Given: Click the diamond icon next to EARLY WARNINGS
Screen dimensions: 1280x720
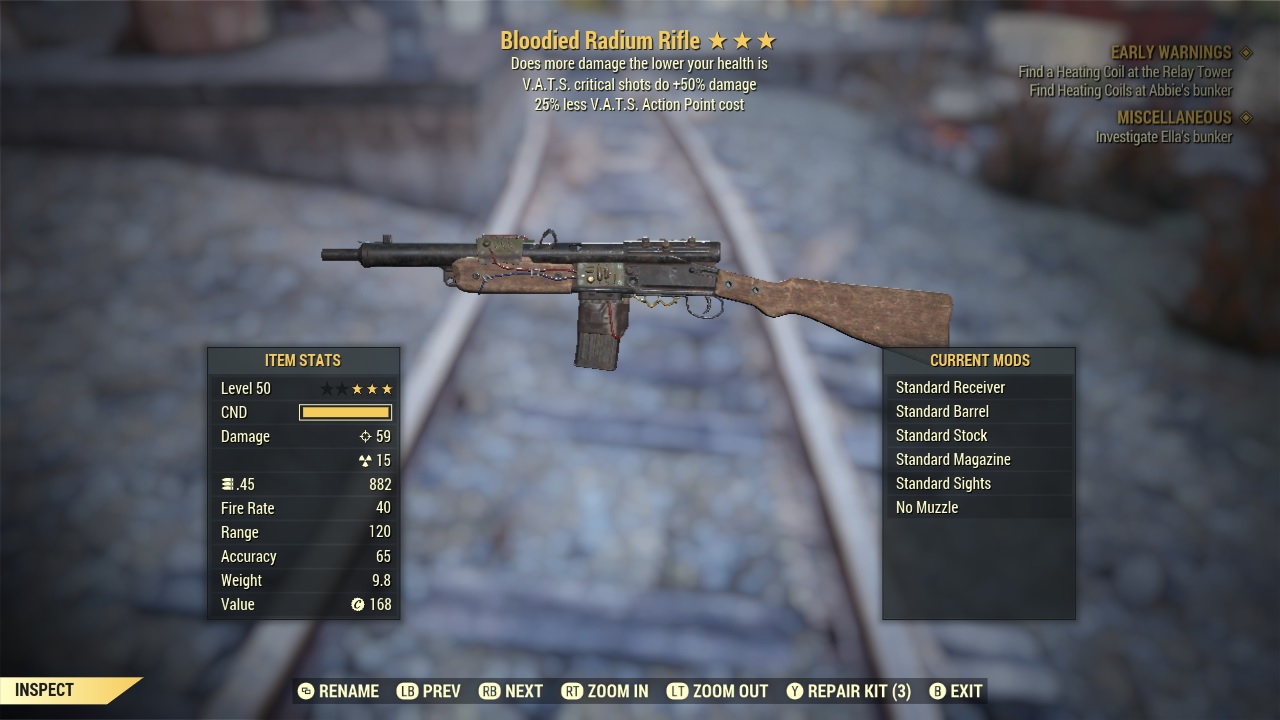Looking at the screenshot, I should click(x=1244, y=52).
